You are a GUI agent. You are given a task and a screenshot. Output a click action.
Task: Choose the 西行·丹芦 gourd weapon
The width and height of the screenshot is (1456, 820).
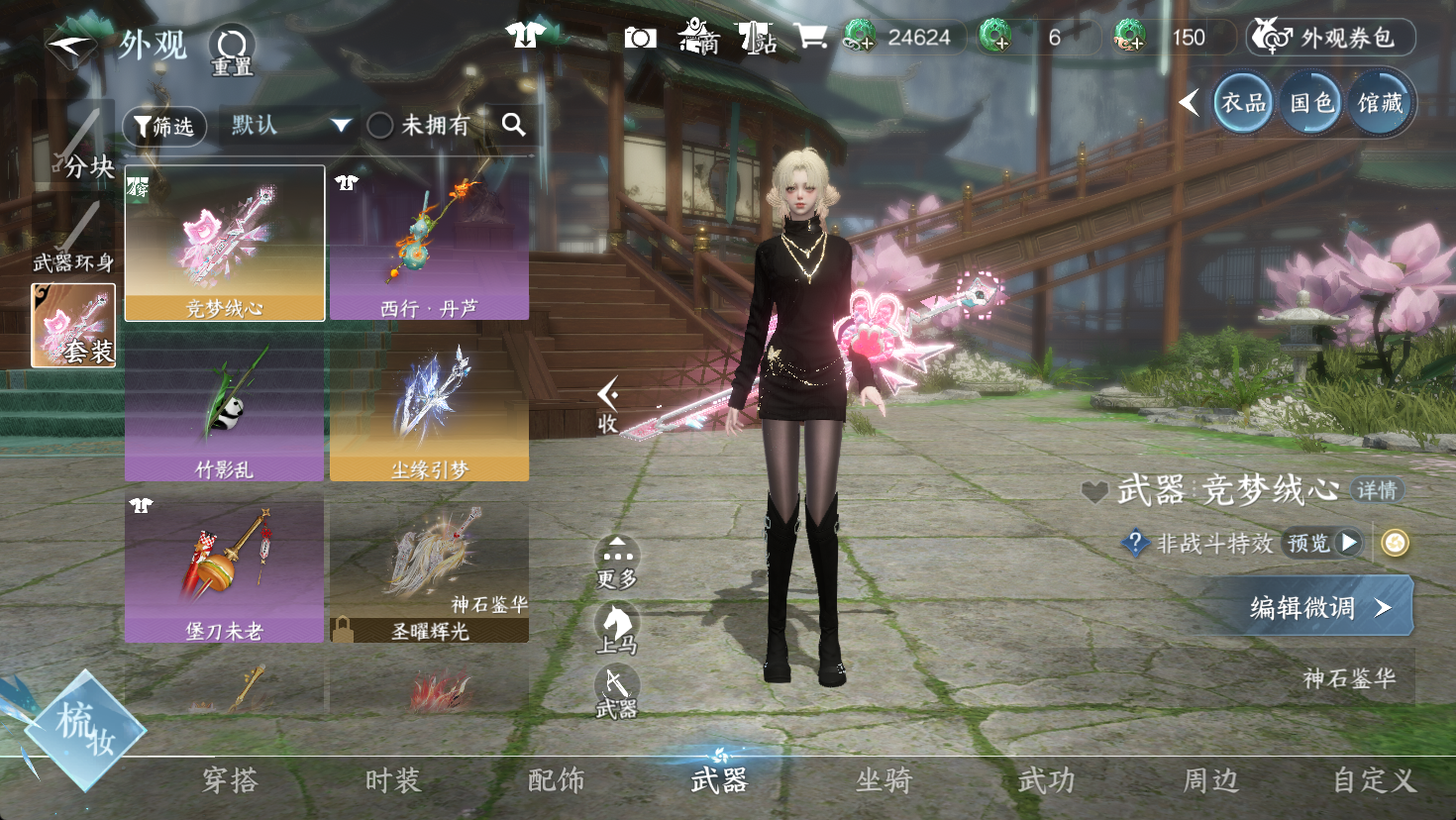(429, 244)
